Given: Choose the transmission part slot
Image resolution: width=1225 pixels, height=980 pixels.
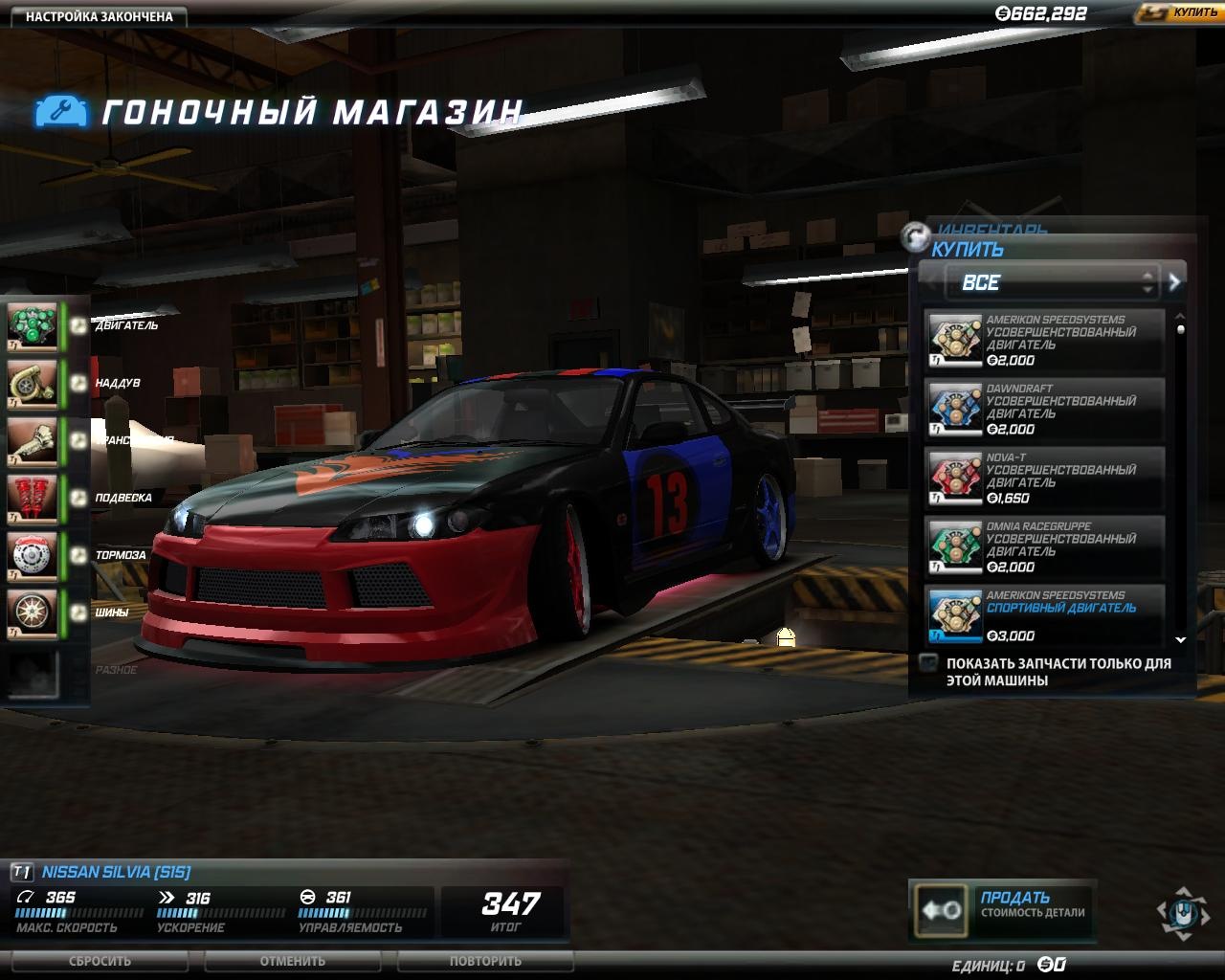Looking at the screenshot, I should [33, 440].
